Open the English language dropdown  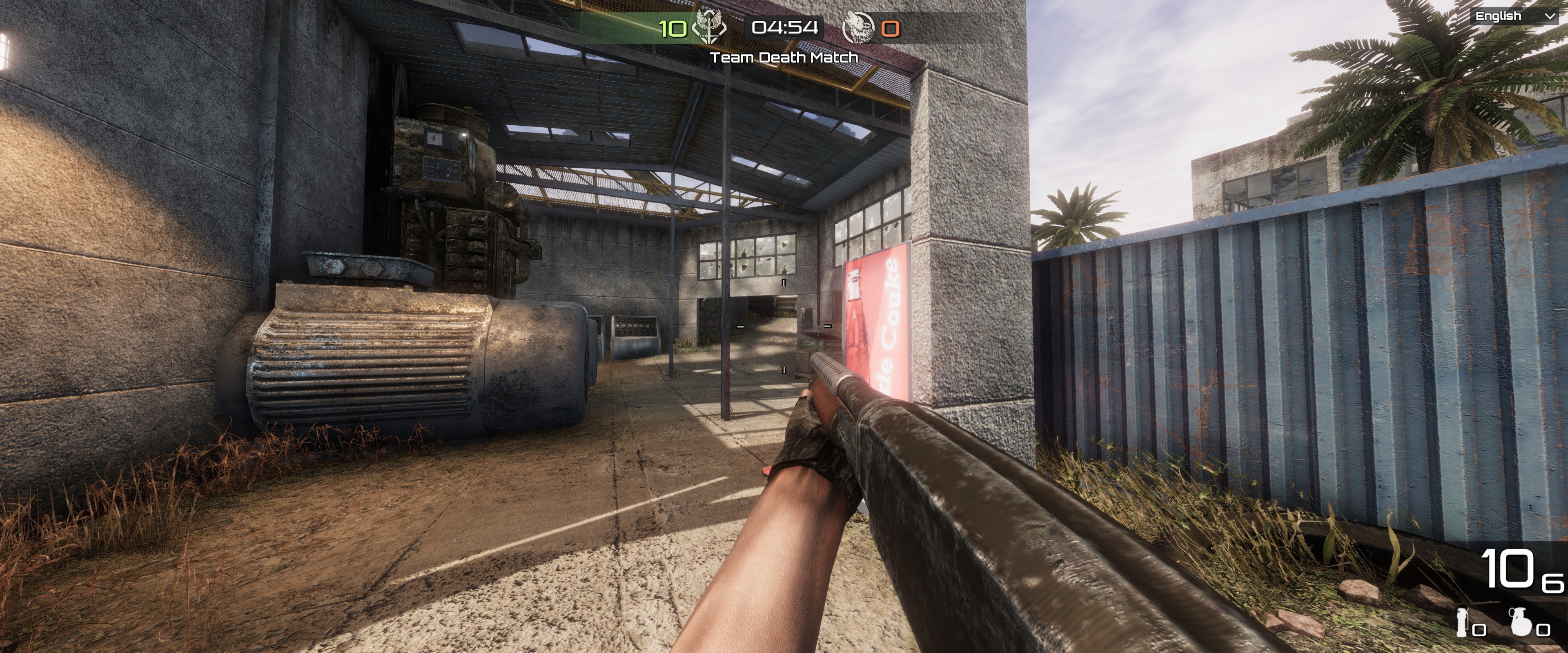pos(1515,16)
